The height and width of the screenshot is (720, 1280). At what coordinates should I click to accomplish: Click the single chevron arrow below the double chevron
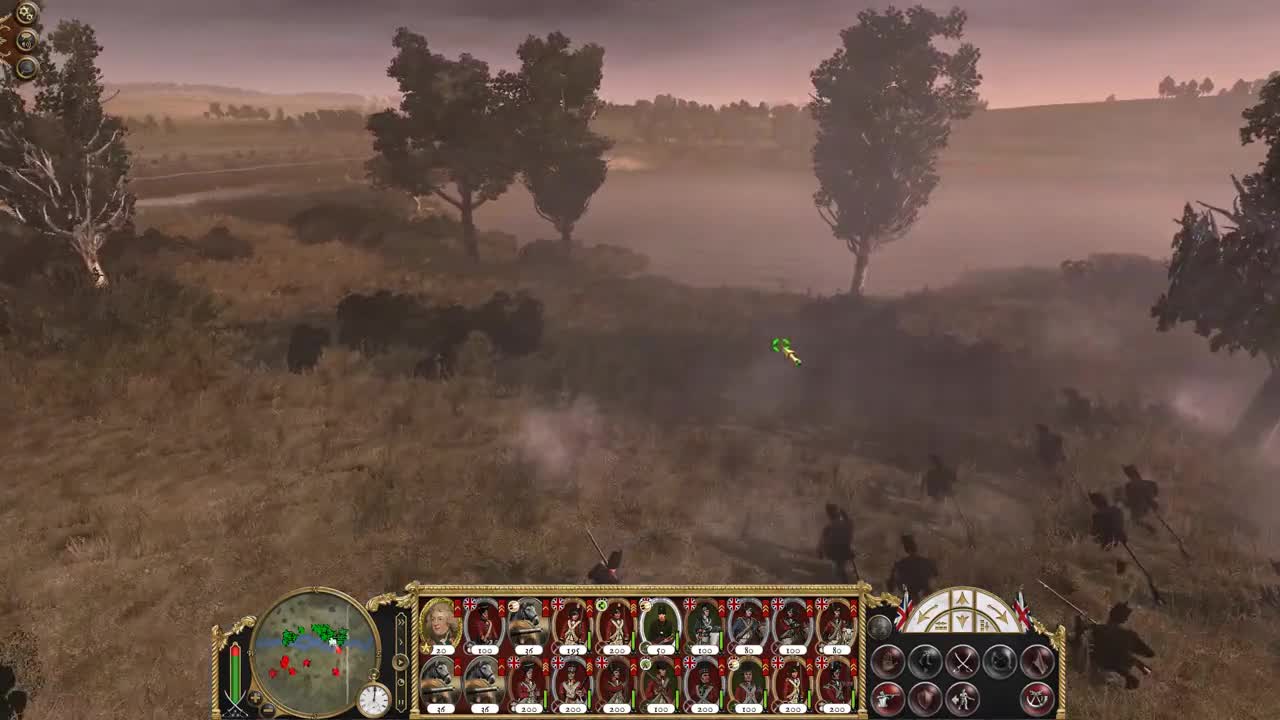[x=400, y=641]
